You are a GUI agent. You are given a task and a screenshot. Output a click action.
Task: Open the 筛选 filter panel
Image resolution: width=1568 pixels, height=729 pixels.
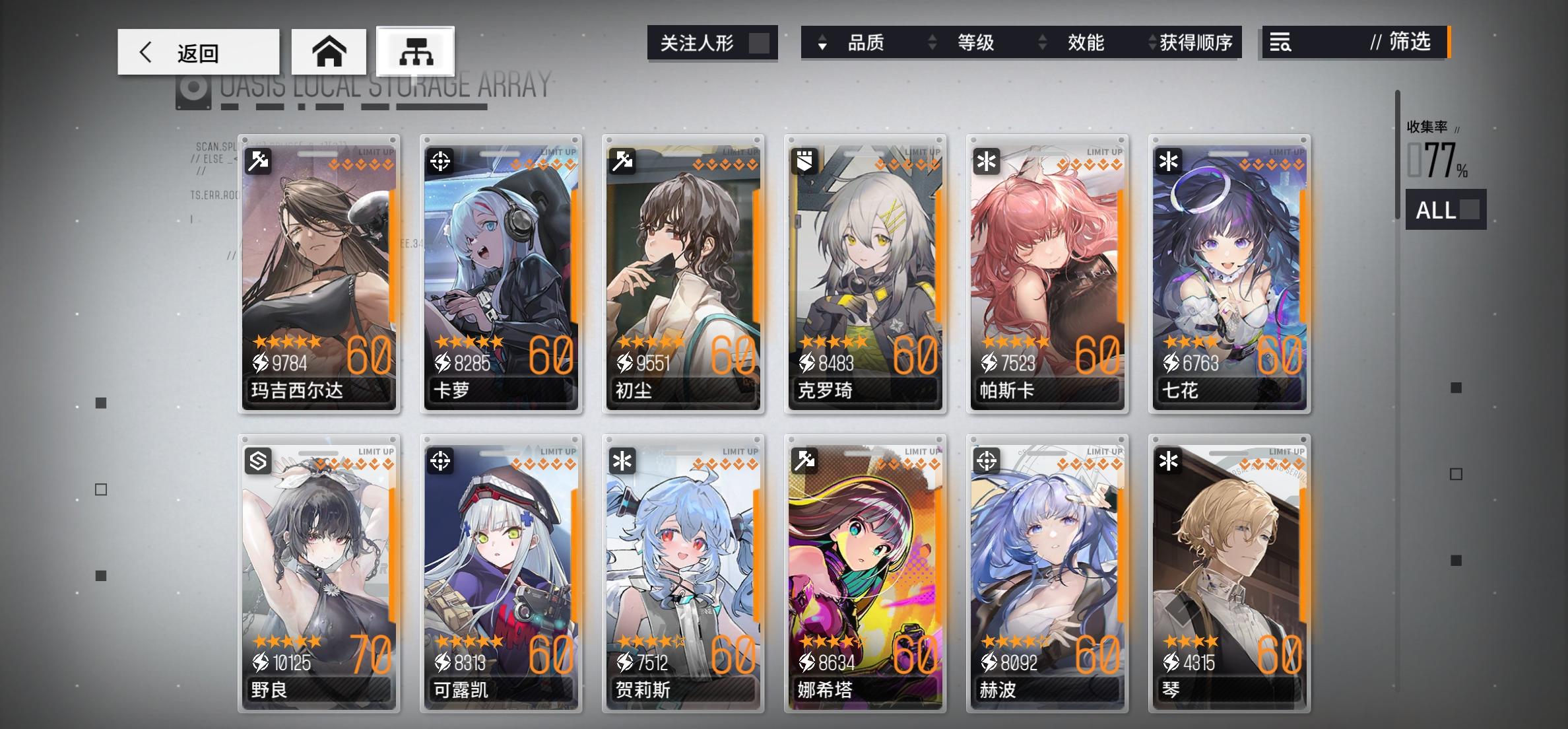(x=1412, y=43)
